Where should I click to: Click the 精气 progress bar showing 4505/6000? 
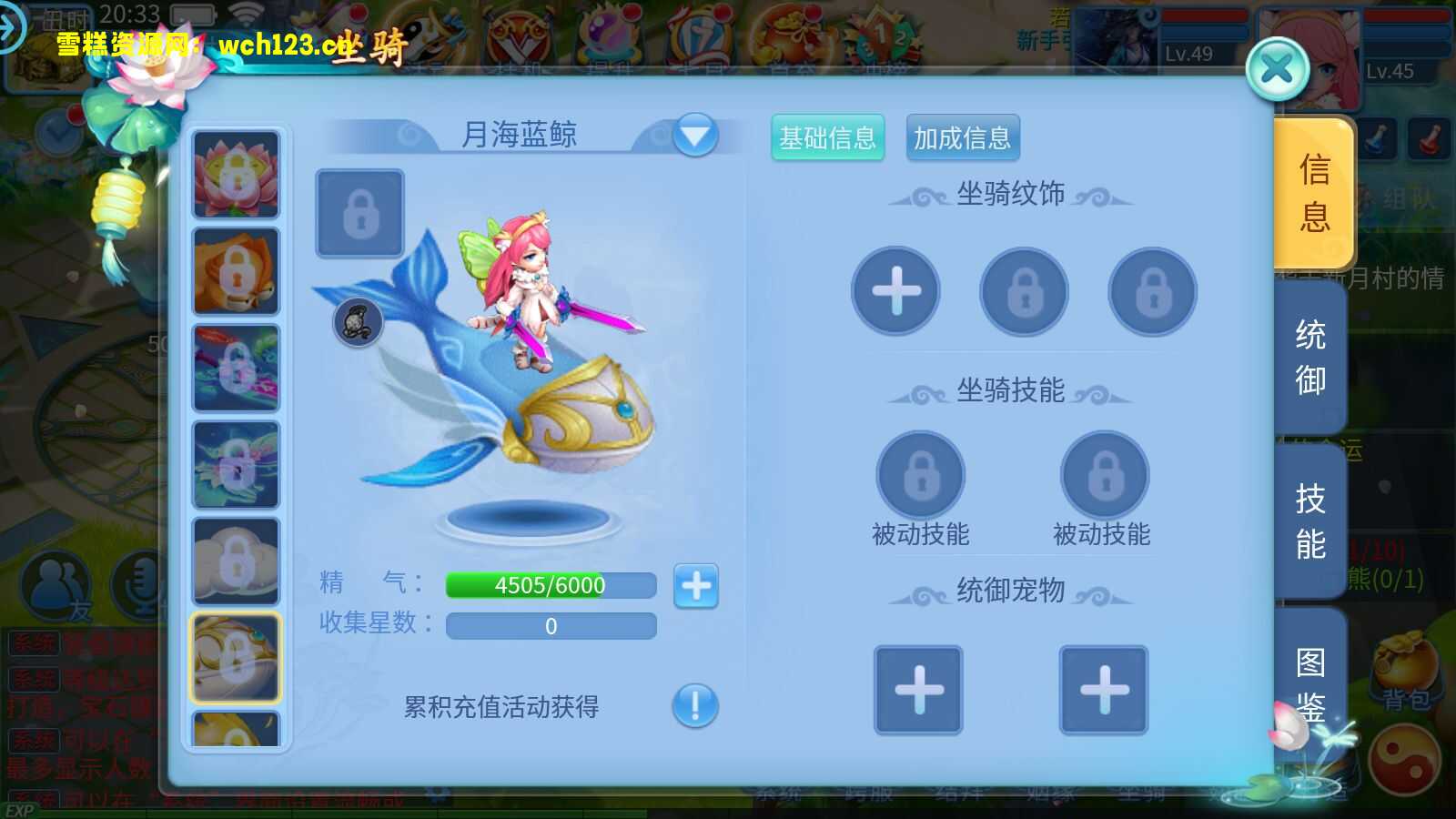pos(550,586)
